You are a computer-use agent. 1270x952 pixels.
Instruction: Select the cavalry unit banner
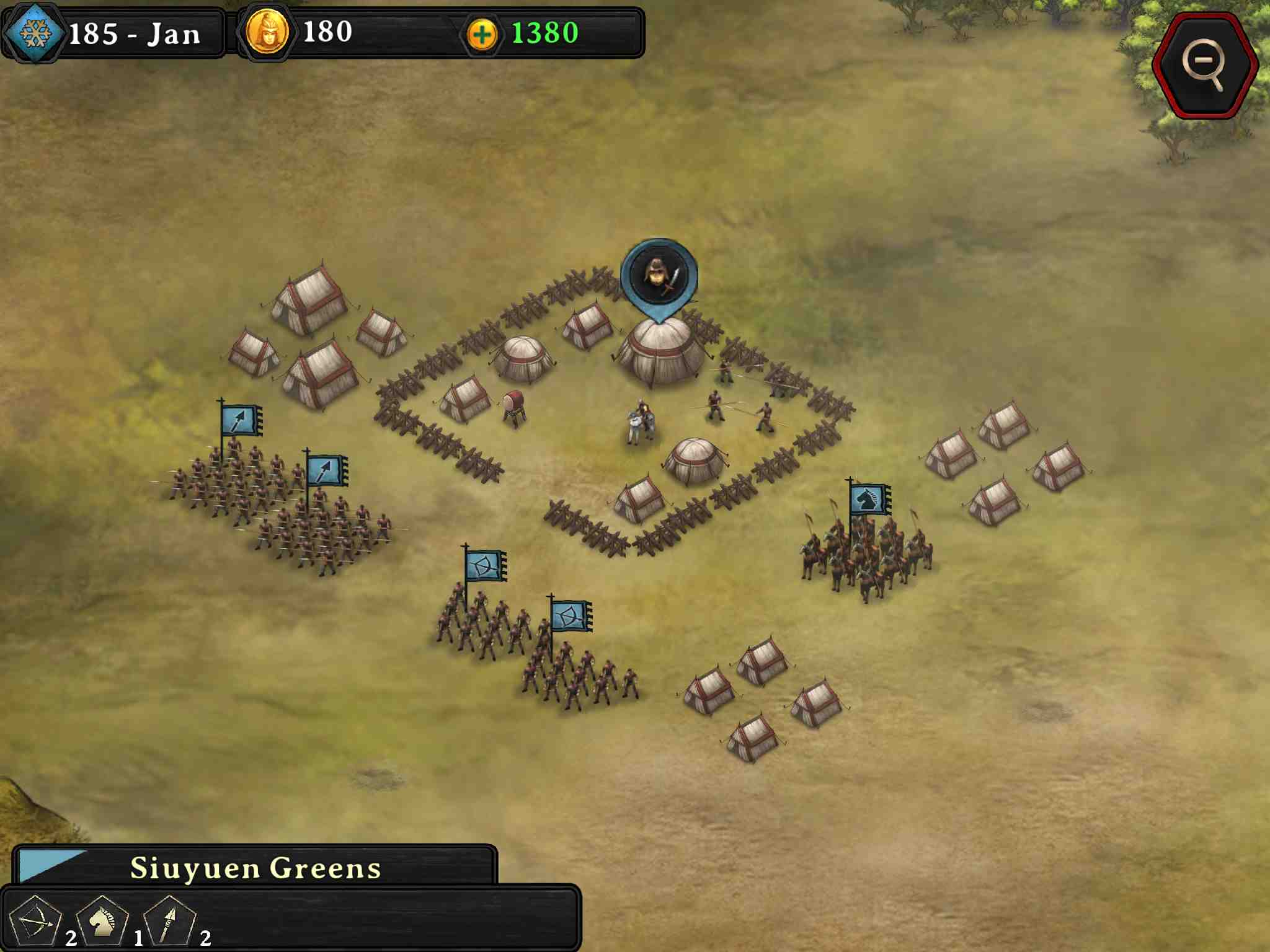[x=869, y=500]
